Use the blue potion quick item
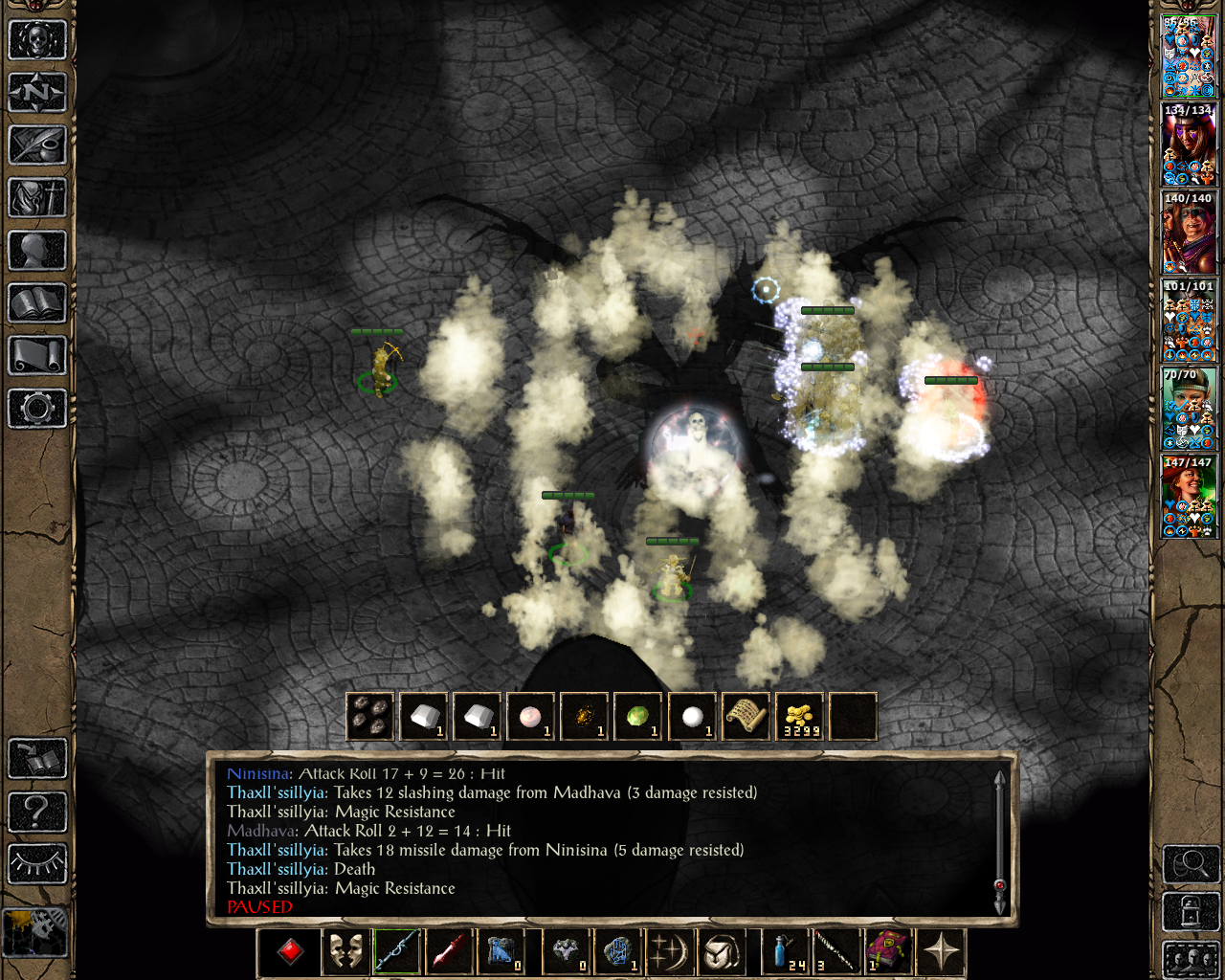The image size is (1225, 980). [x=785, y=952]
